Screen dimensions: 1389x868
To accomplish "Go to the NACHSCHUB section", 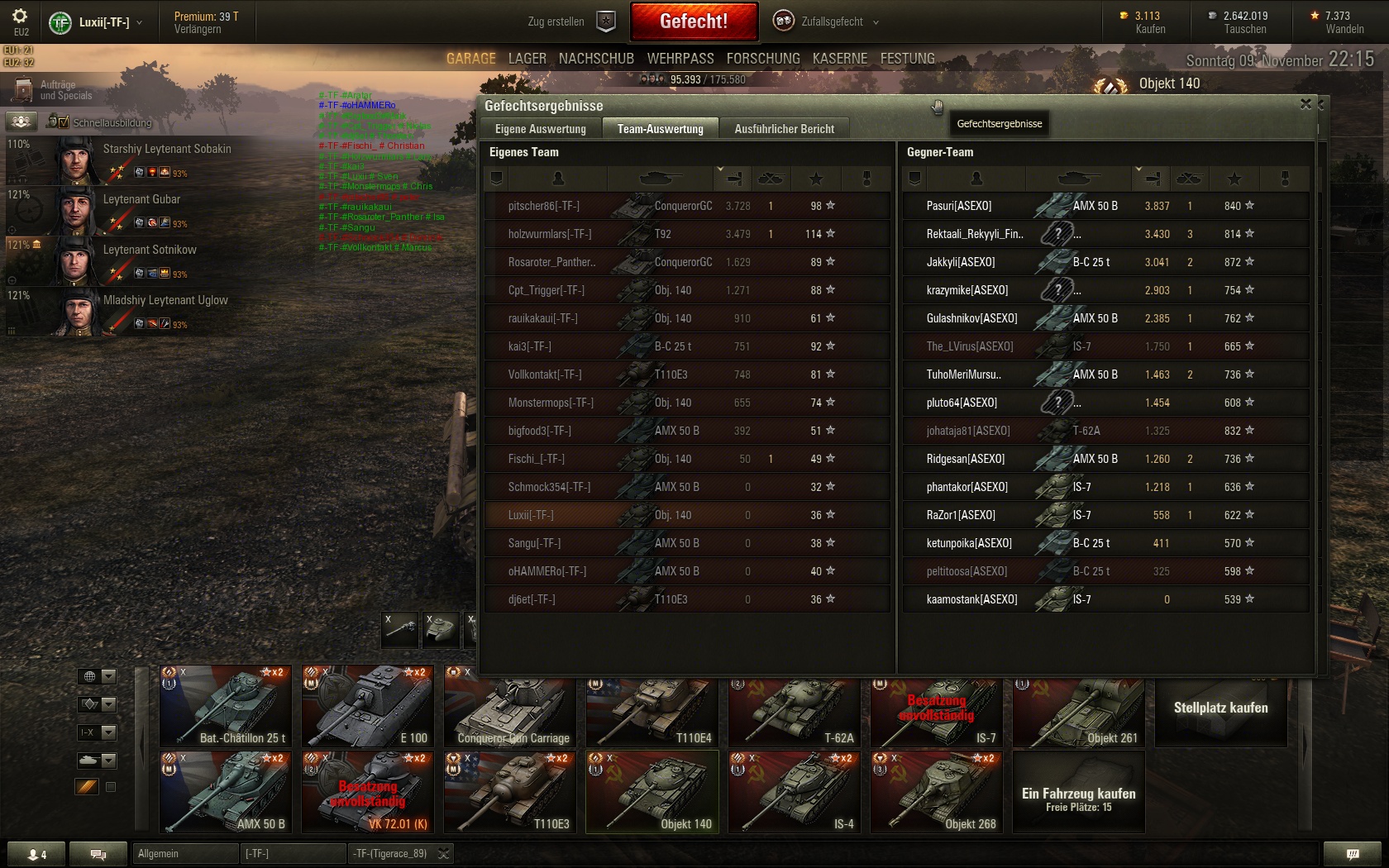I will [x=596, y=59].
